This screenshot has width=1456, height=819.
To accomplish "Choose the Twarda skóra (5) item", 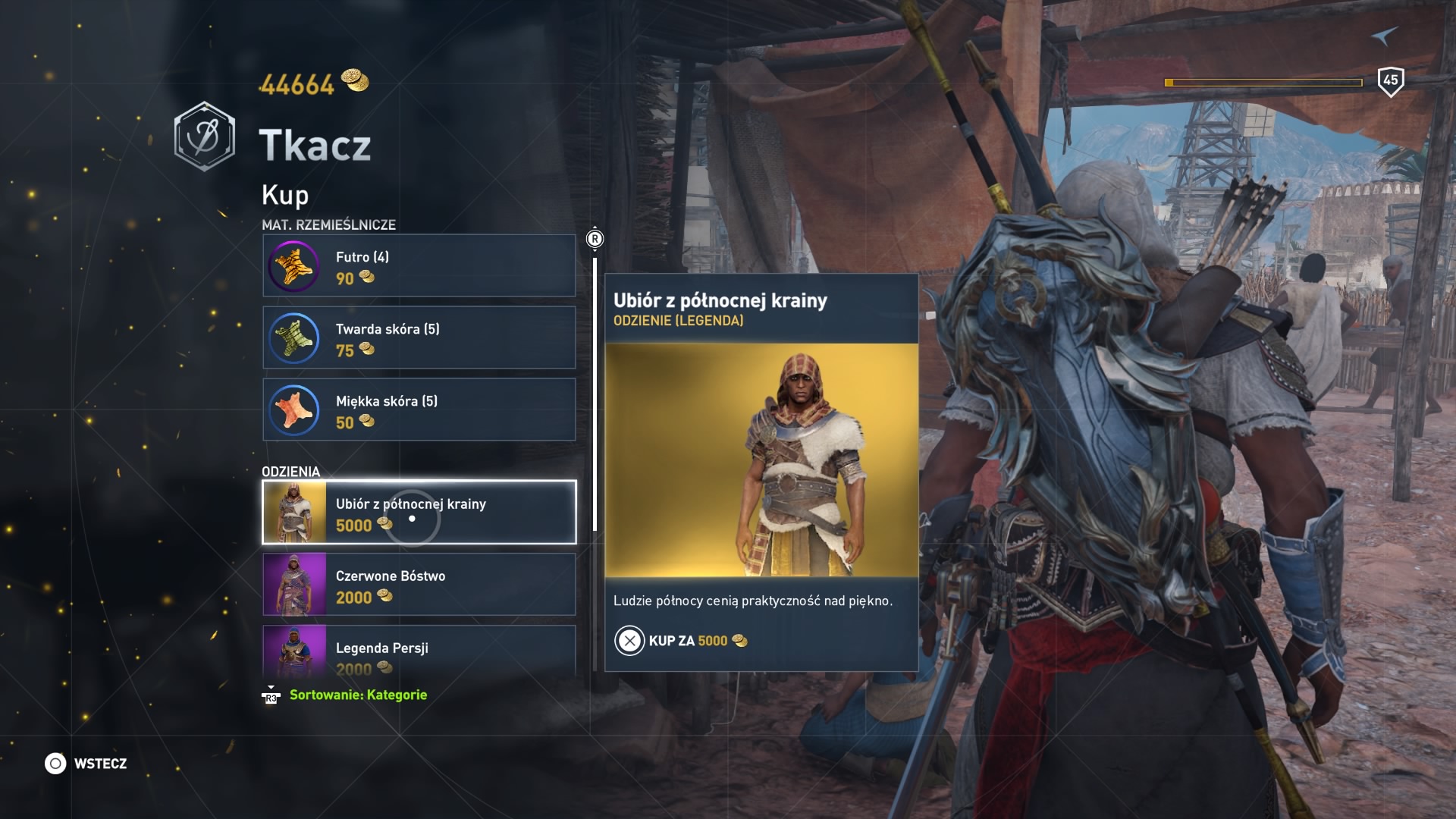I will [x=419, y=337].
